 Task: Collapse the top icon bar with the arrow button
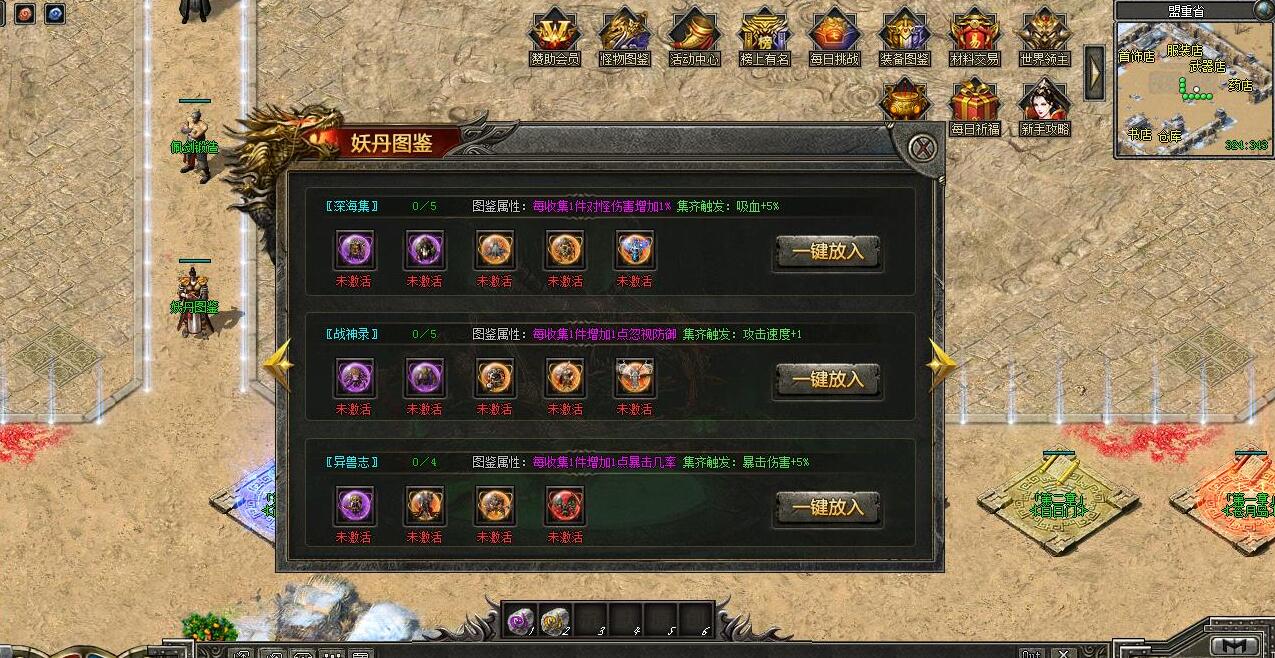pos(1095,72)
